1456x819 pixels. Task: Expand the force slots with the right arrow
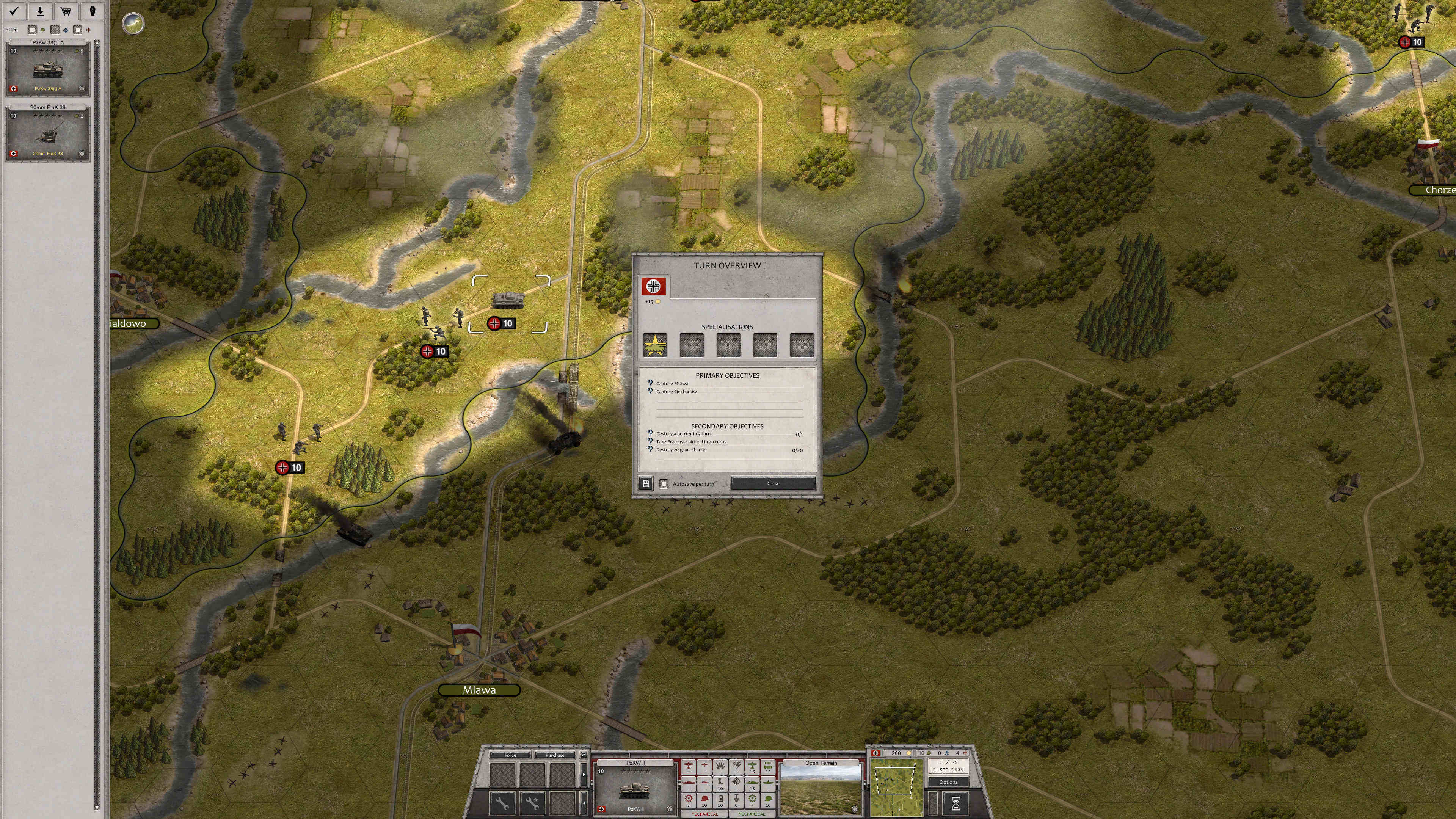click(584, 774)
